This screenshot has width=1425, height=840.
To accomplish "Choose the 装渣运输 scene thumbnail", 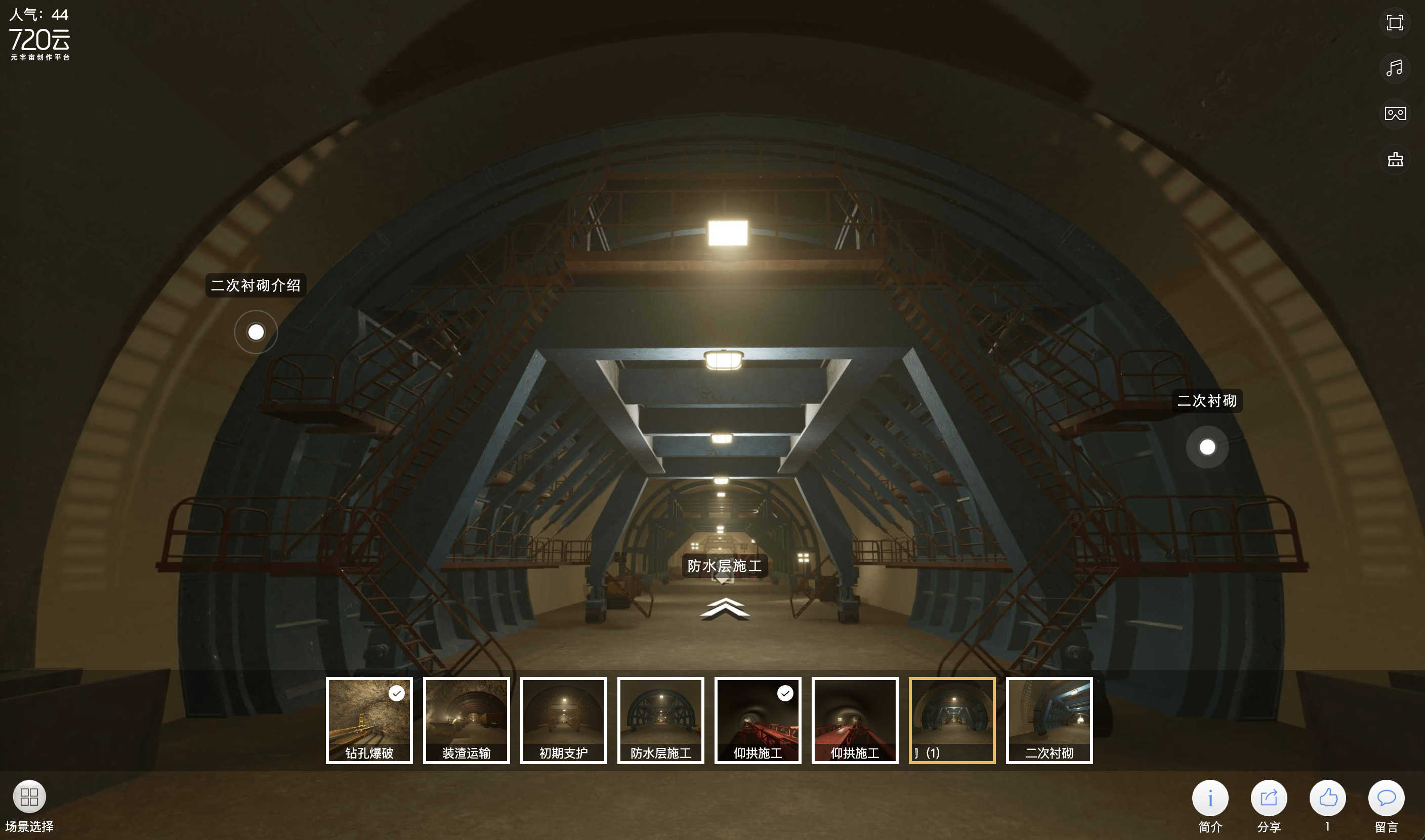I will pyautogui.click(x=467, y=720).
